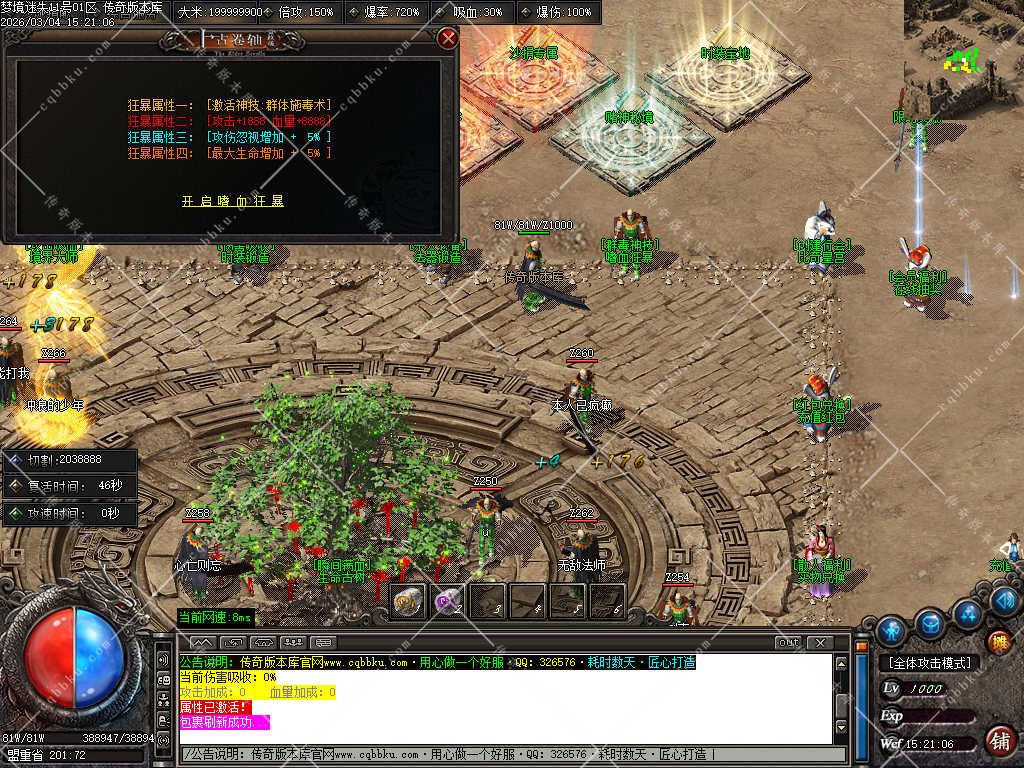Use the purple item in hotbar slot 2
Image resolution: width=1024 pixels, height=768 pixels.
click(447, 601)
